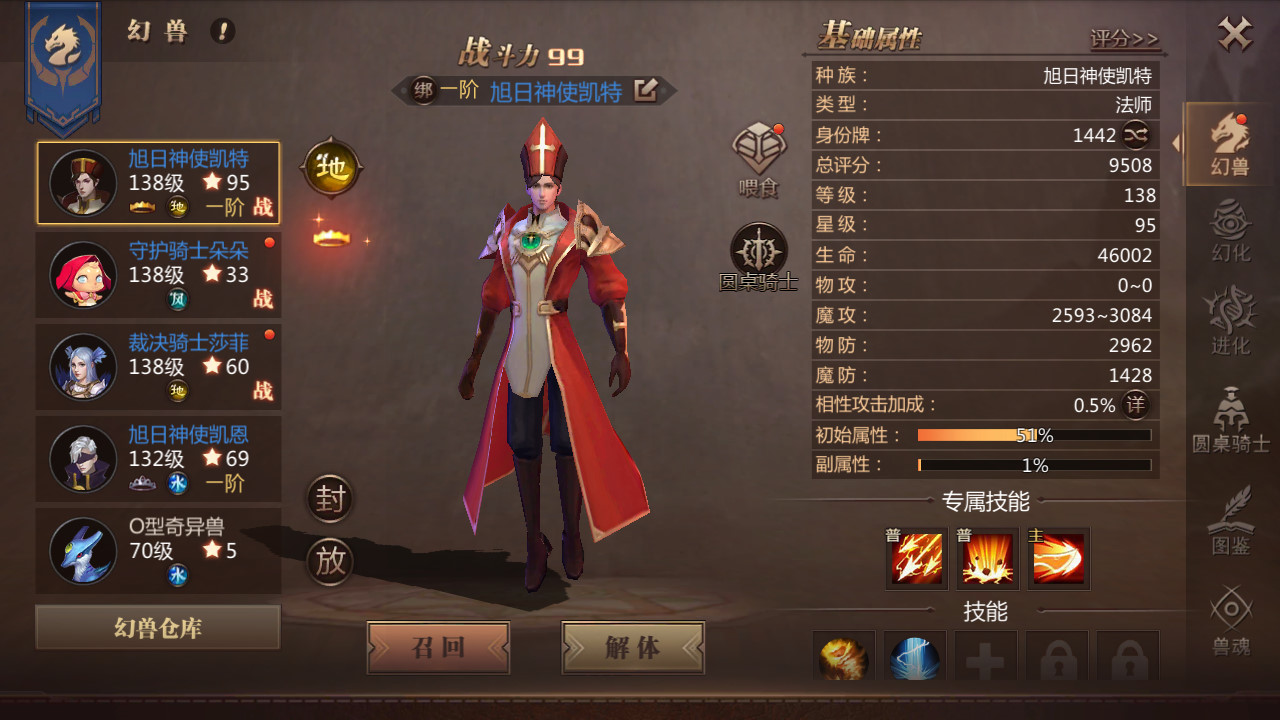The height and width of the screenshot is (720, 1280).
Task: Select 裁决骑士莎菲 in the pet list
Action: coord(158,366)
